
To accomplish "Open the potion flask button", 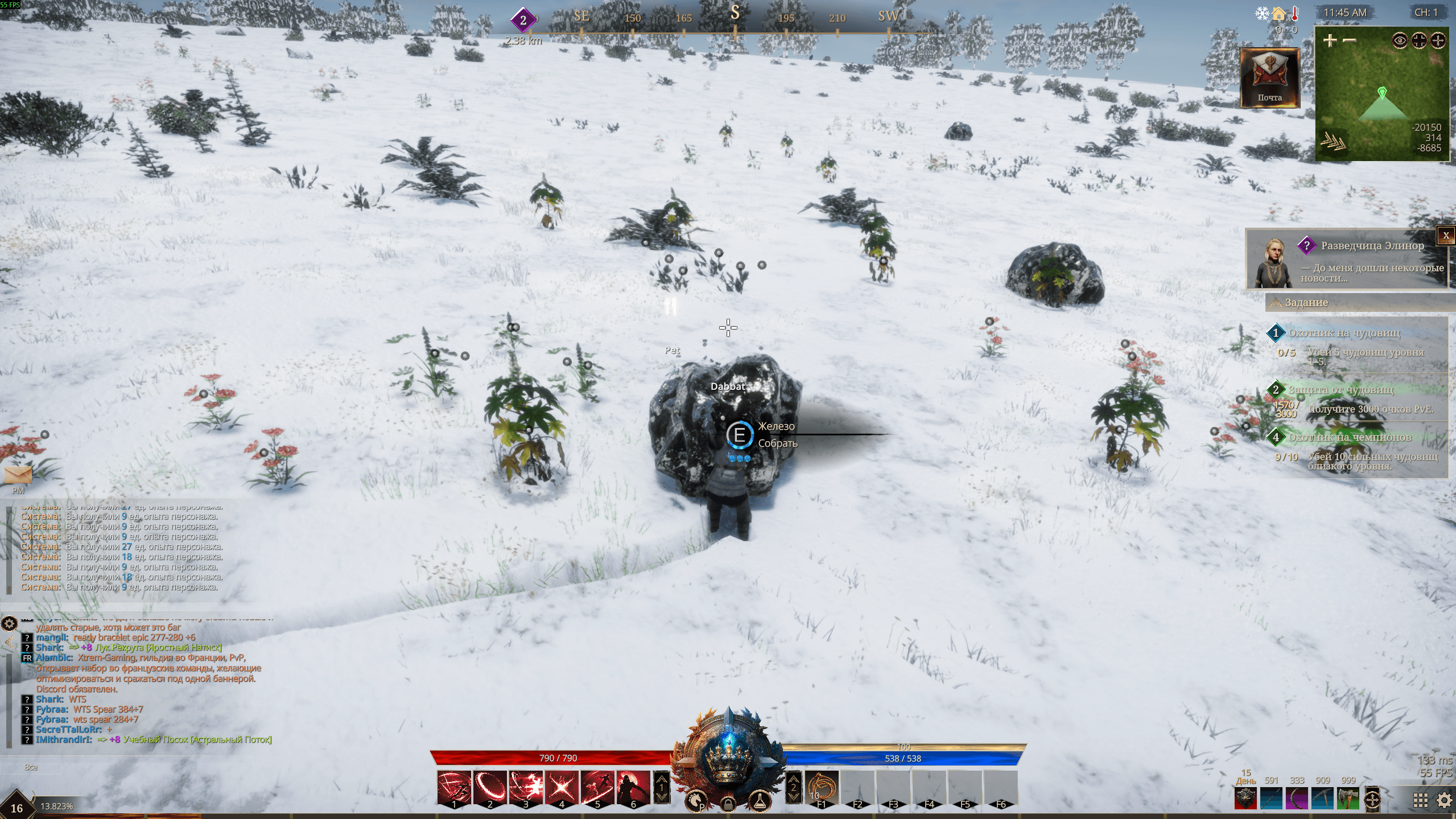I will tap(759, 801).
